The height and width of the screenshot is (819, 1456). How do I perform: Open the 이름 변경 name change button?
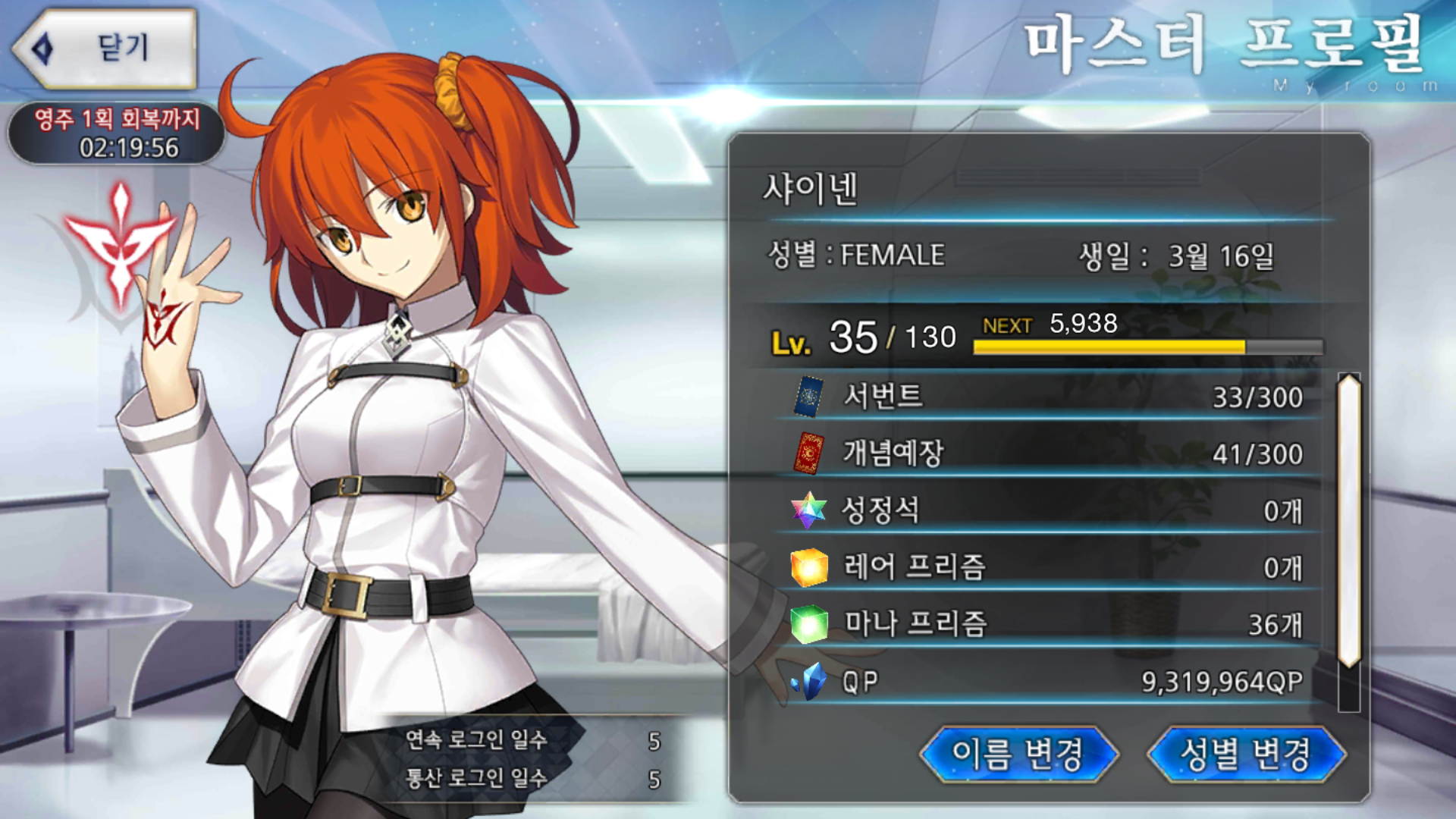(x=1018, y=754)
